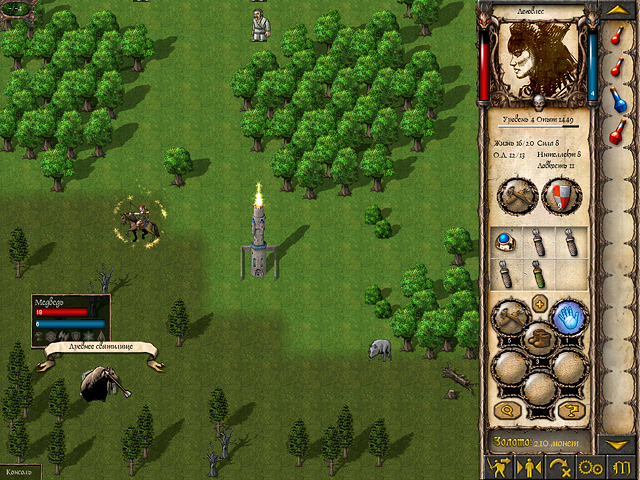
Task: Click the warrior with arrow toolbar button
Action: 497,467
